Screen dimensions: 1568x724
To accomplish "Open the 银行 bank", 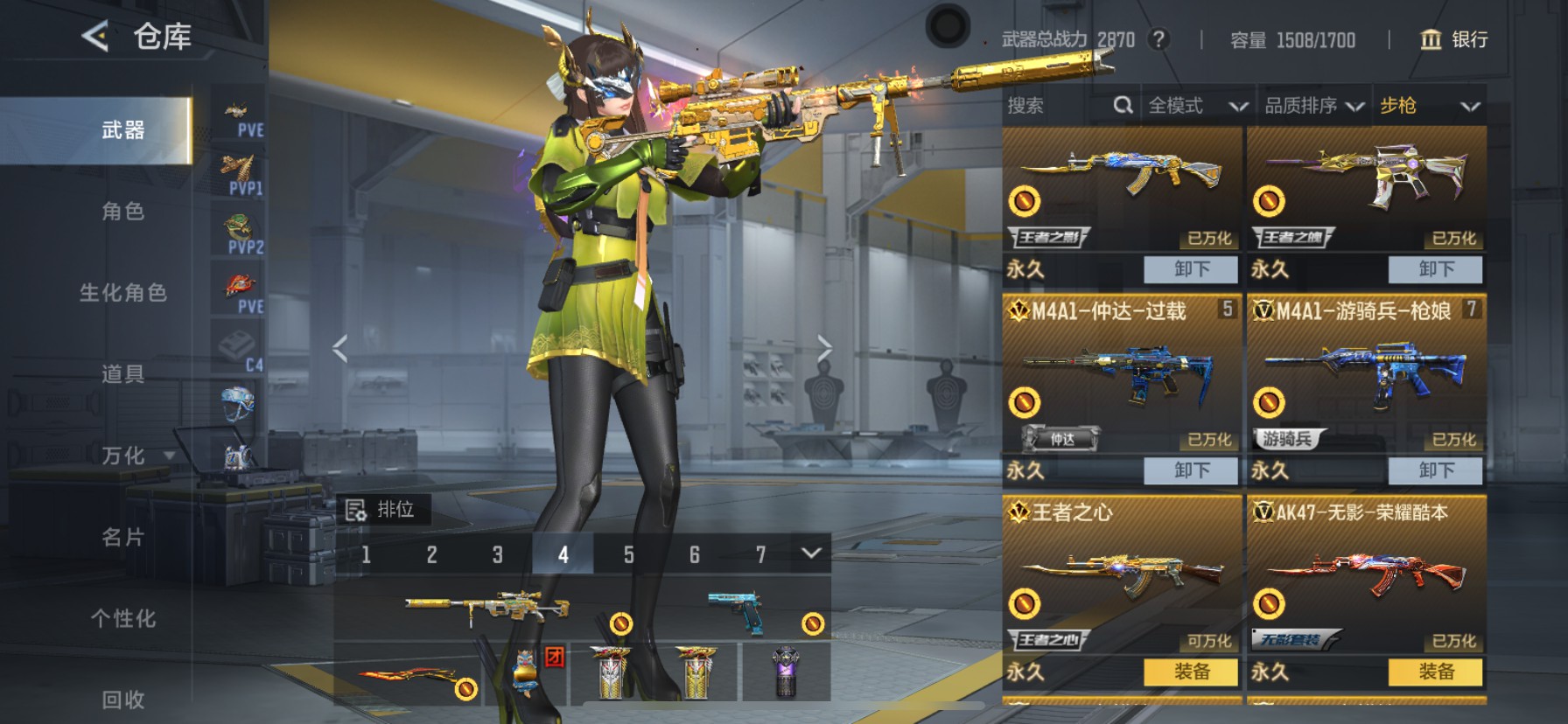I will coord(1453,39).
